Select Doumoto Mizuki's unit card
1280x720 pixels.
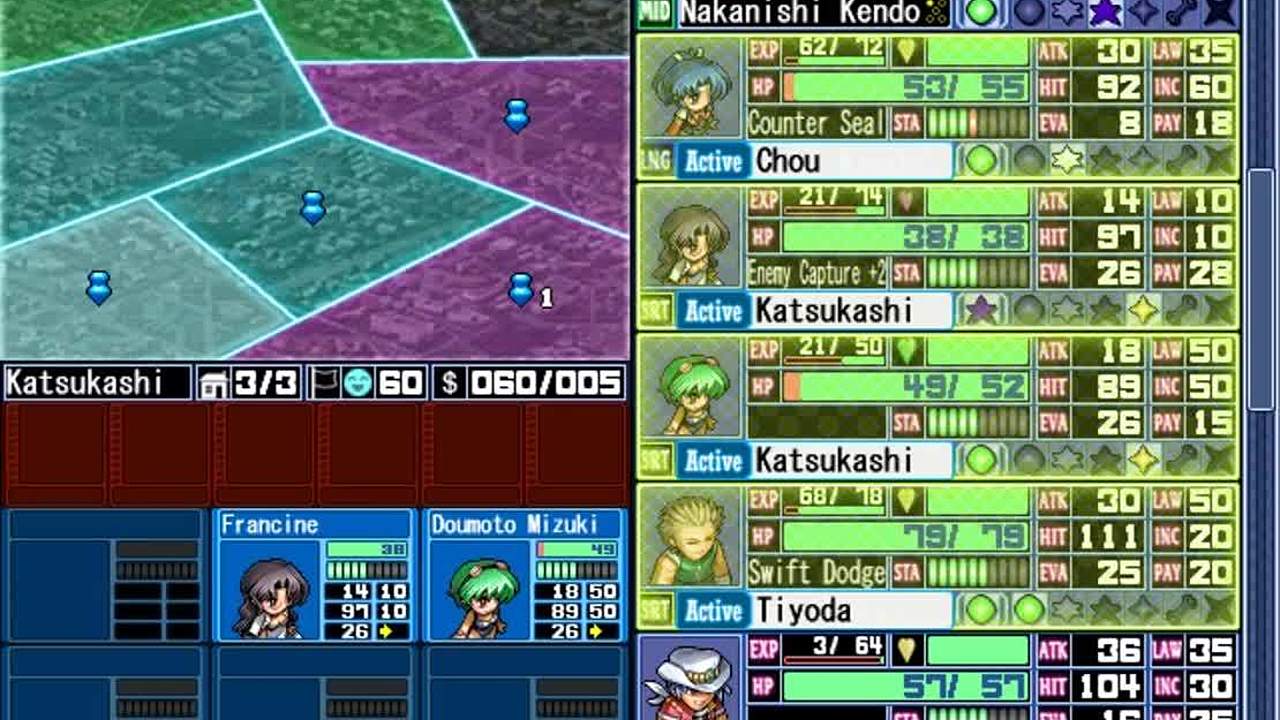coord(526,575)
